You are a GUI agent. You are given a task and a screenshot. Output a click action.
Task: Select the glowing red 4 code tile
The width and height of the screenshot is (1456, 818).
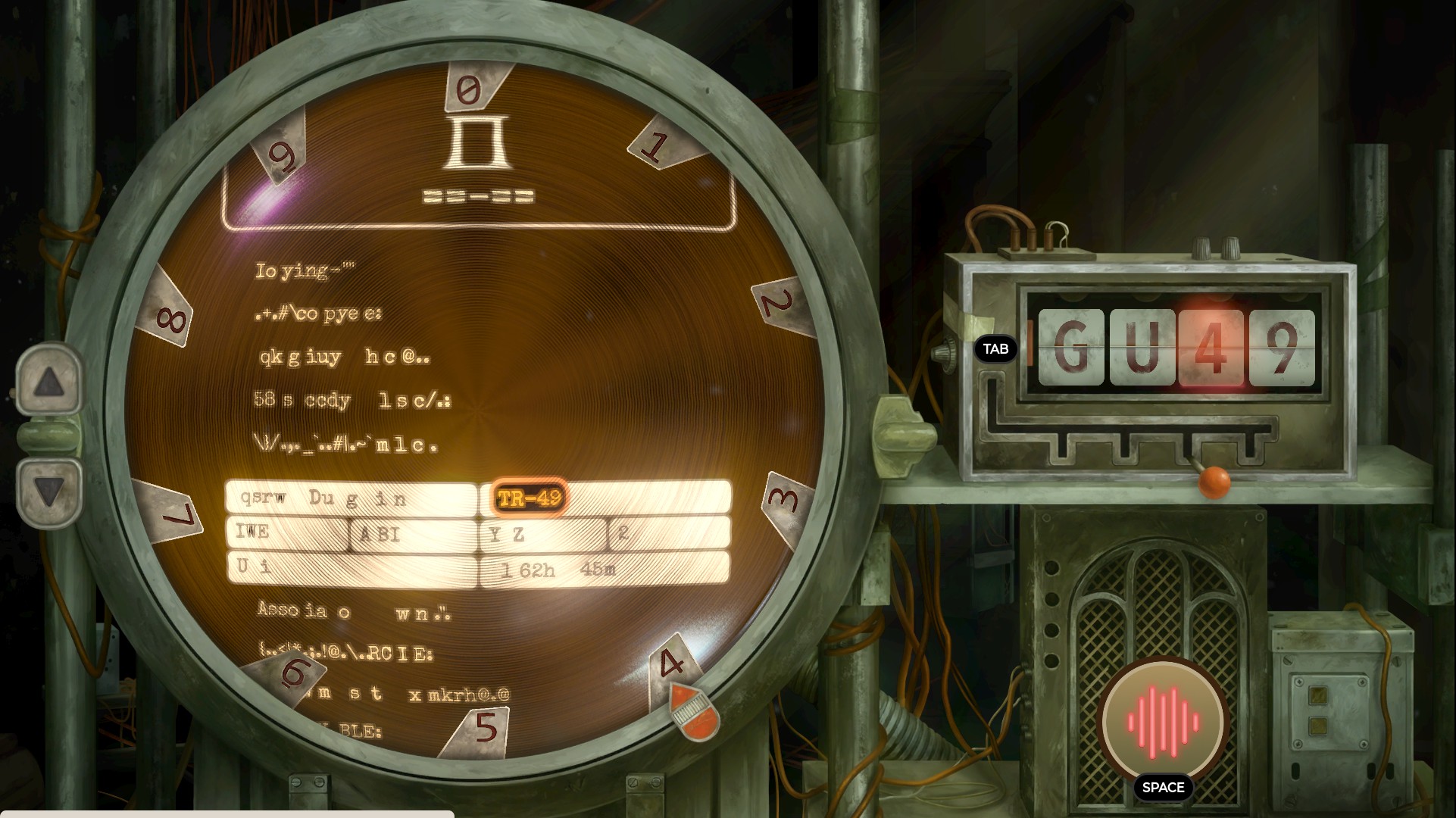click(x=1211, y=348)
